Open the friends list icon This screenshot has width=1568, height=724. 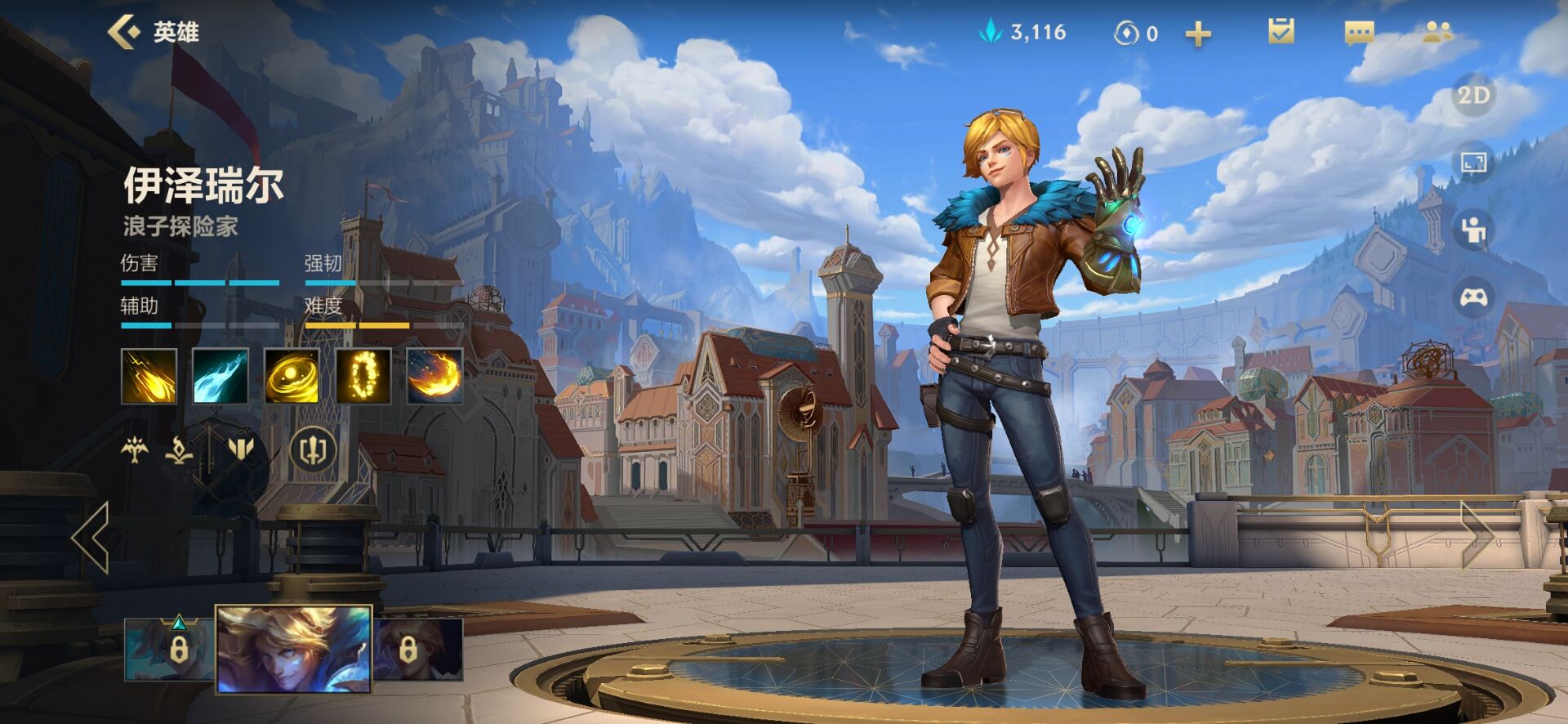pos(1437,33)
